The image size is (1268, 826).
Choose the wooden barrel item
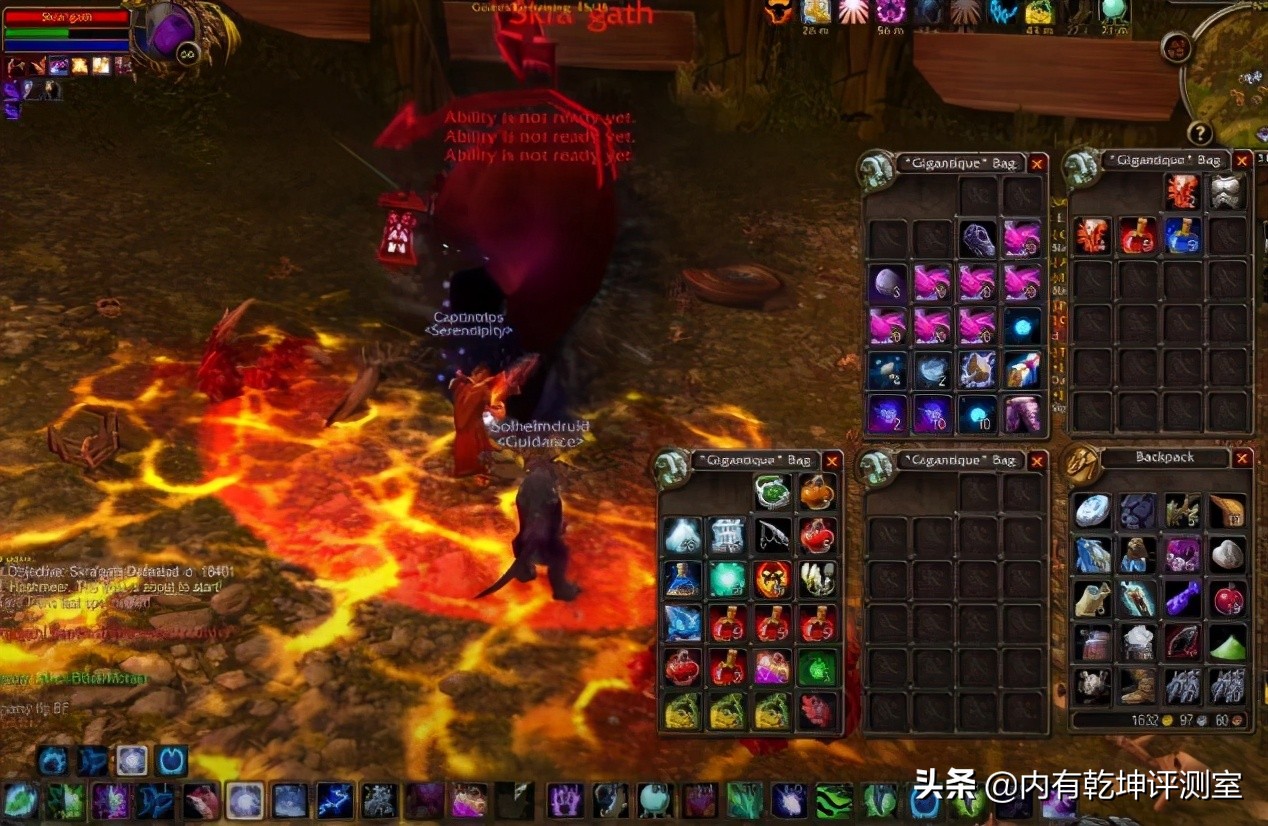coord(1092,642)
